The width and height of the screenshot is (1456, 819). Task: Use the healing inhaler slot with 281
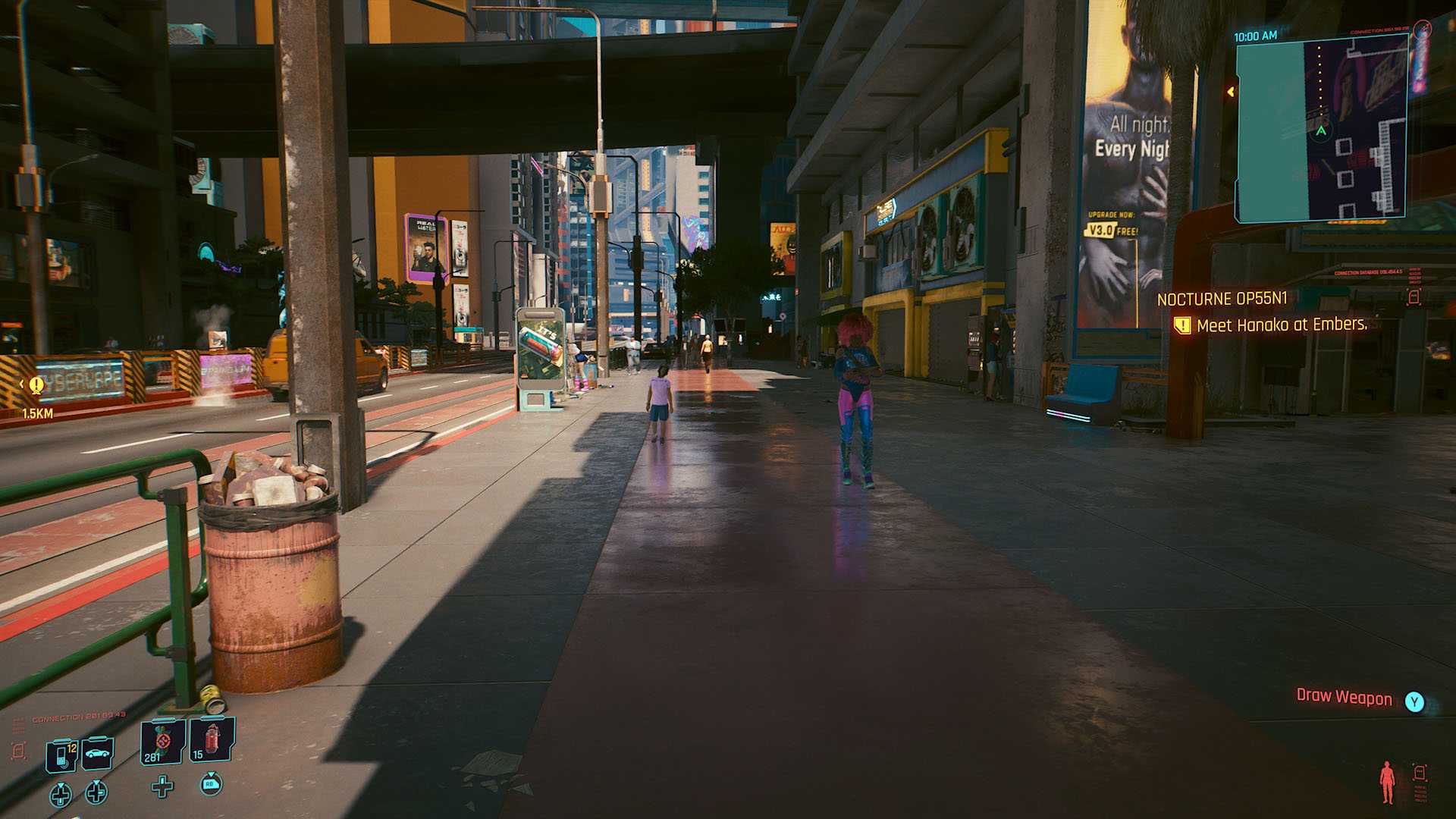[162, 742]
